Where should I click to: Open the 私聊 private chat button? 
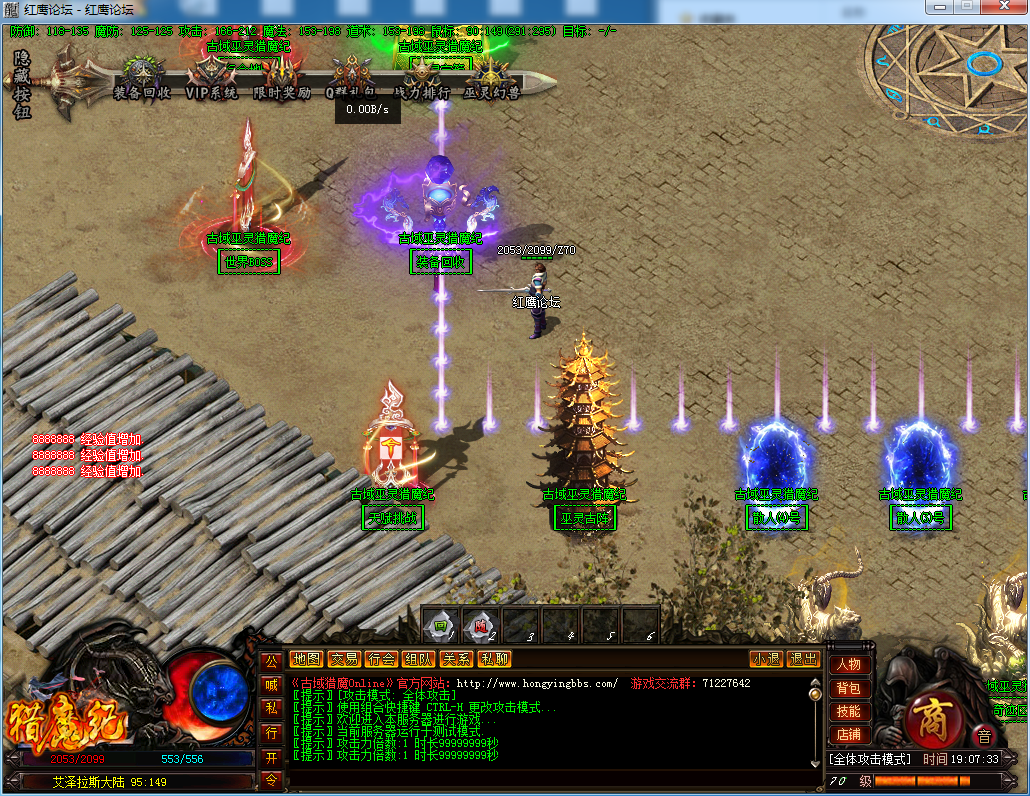tap(494, 659)
